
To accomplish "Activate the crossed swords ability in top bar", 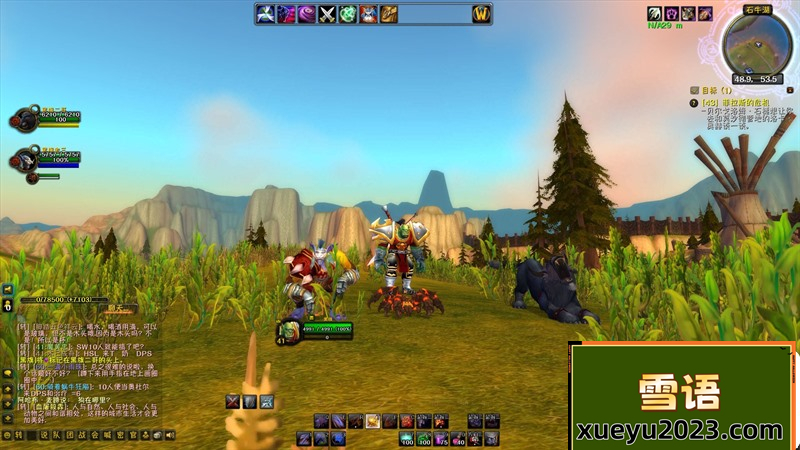I will pos(326,14).
